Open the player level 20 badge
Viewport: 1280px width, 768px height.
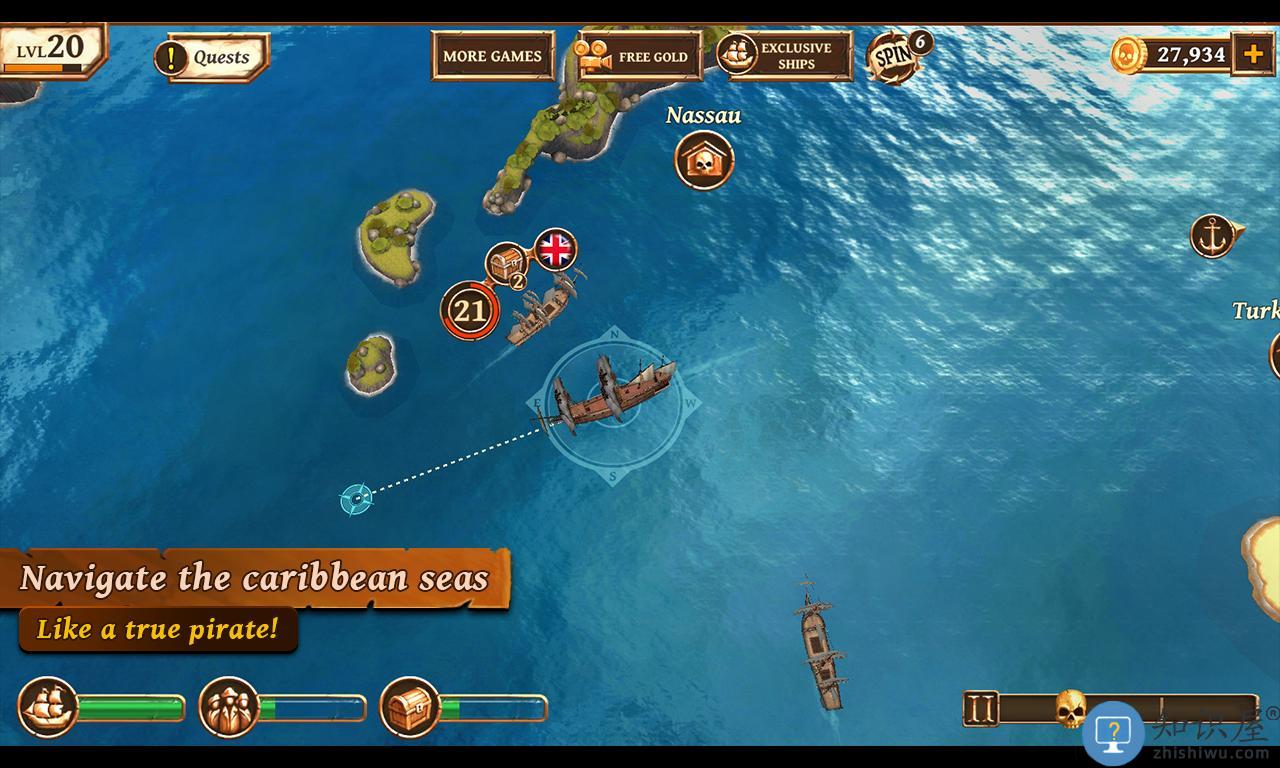coord(52,49)
